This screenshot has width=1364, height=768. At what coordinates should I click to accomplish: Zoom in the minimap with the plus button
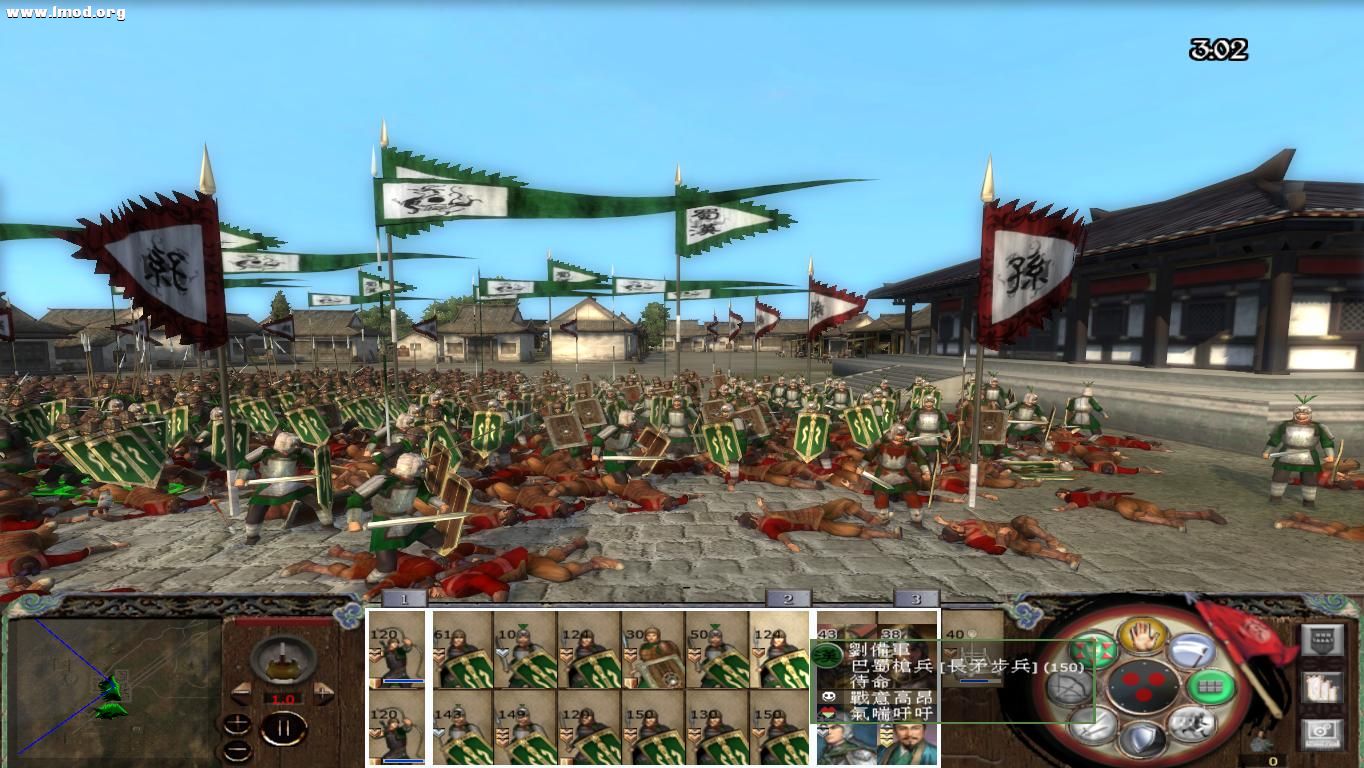pyautogui.click(x=238, y=722)
